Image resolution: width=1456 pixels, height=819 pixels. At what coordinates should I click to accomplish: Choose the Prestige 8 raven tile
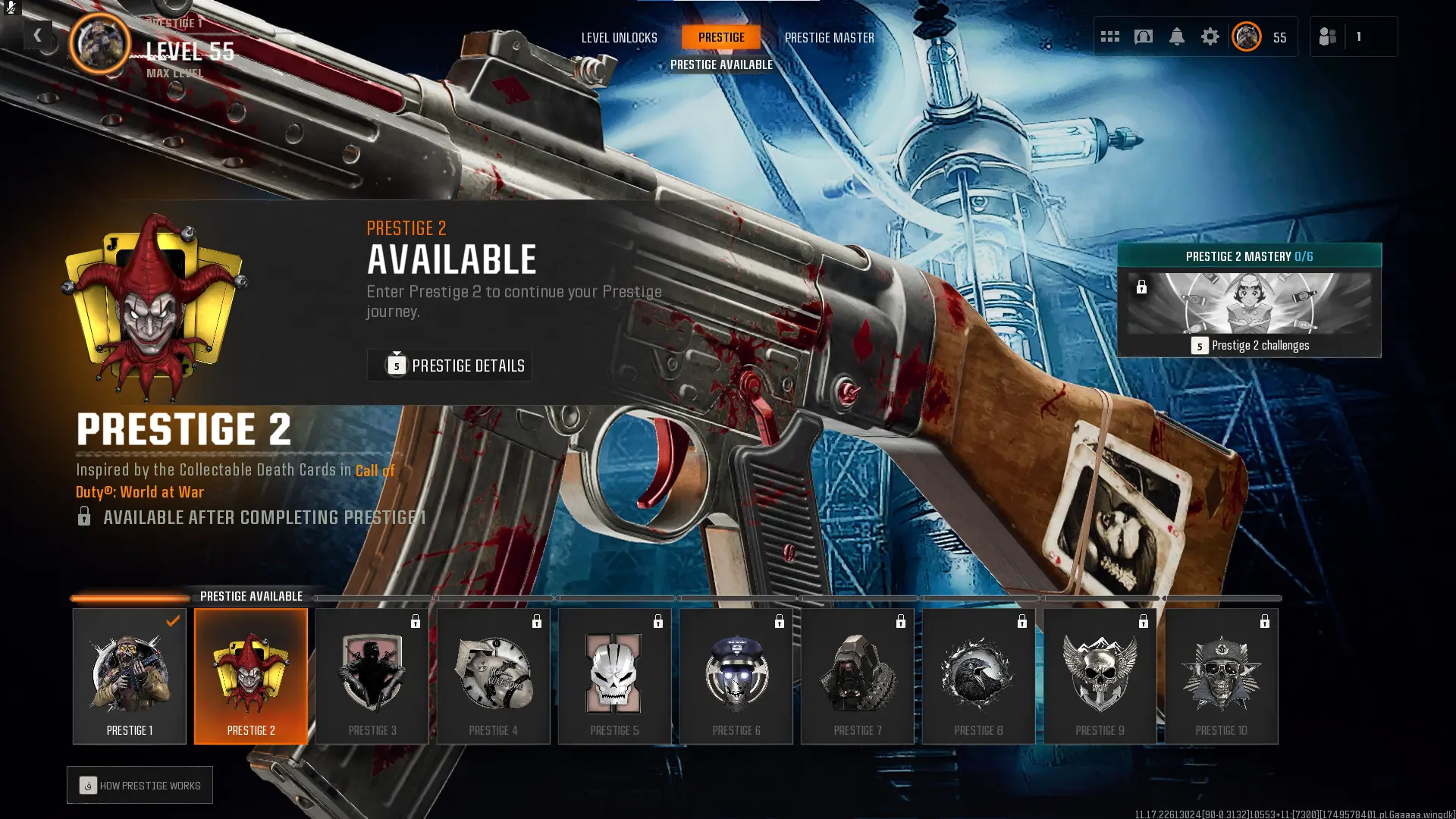[x=979, y=676]
